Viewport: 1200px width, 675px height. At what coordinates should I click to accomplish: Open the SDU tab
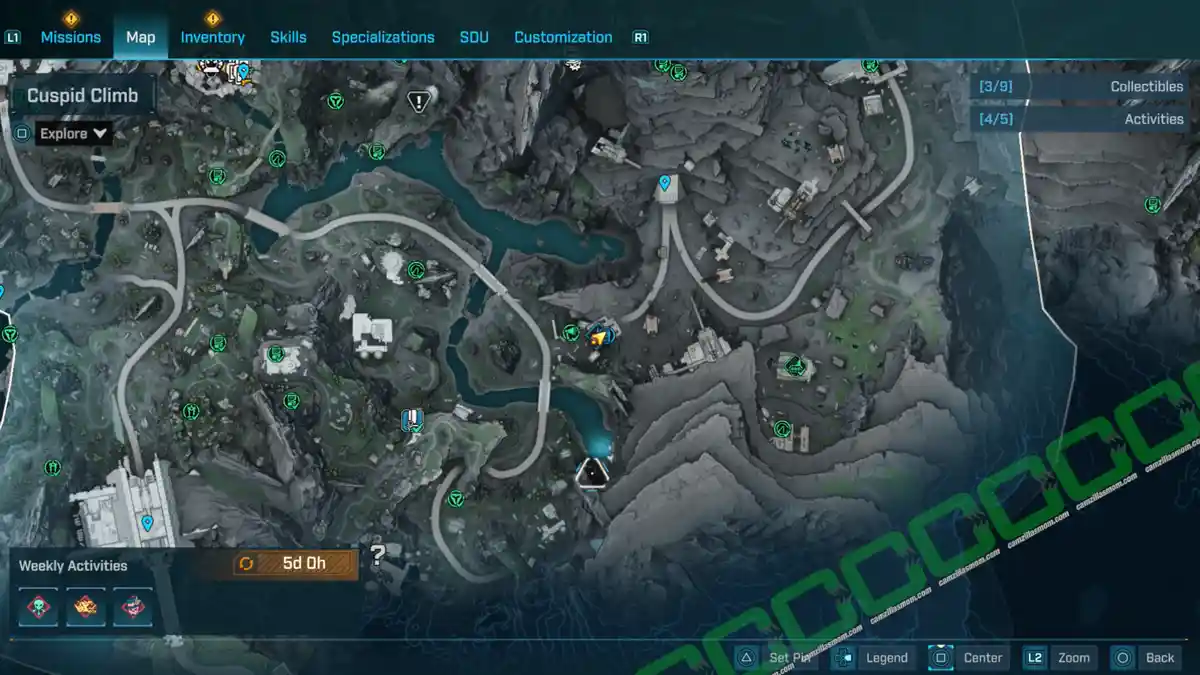[474, 37]
